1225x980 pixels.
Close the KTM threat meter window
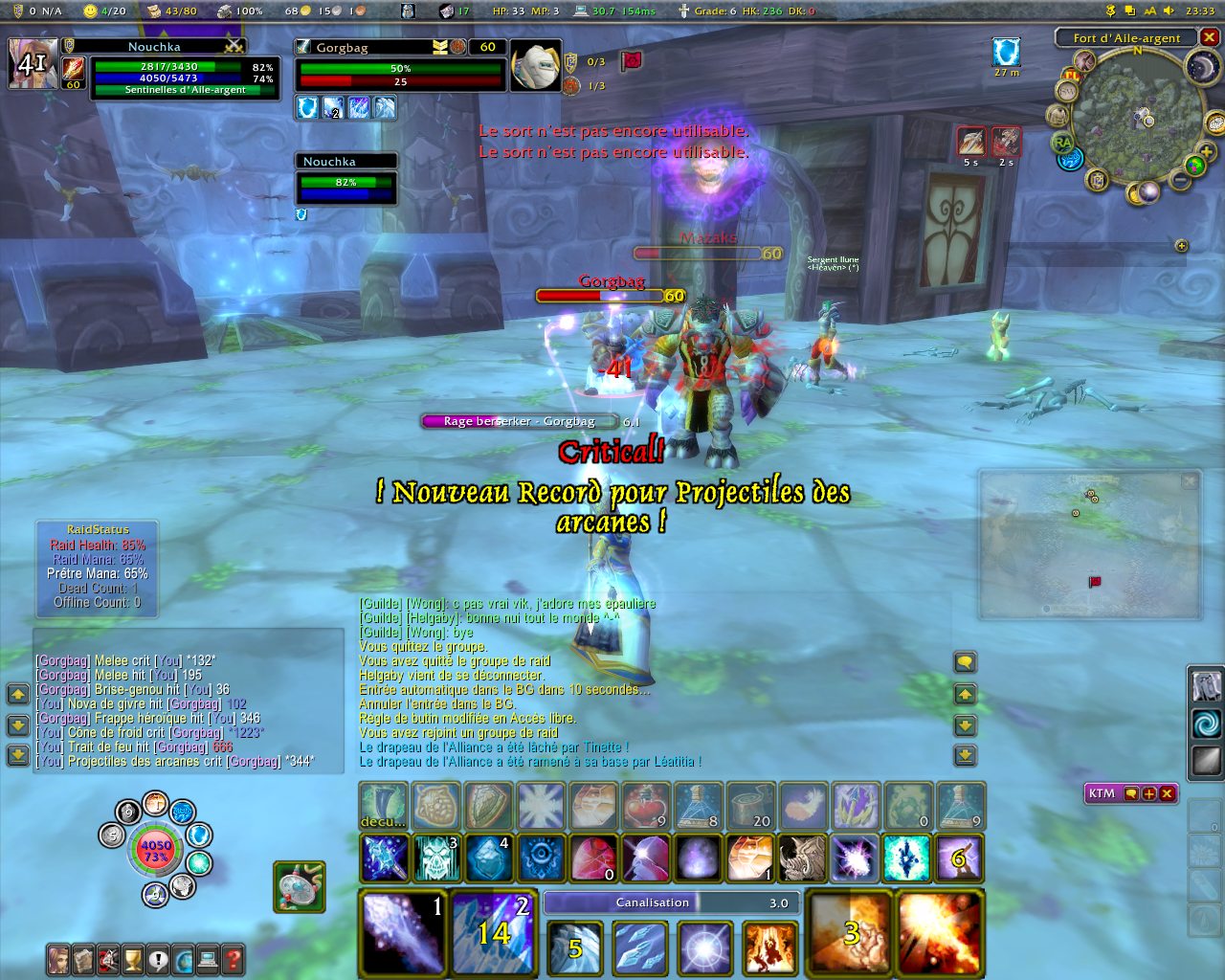tap(1168, 793)
